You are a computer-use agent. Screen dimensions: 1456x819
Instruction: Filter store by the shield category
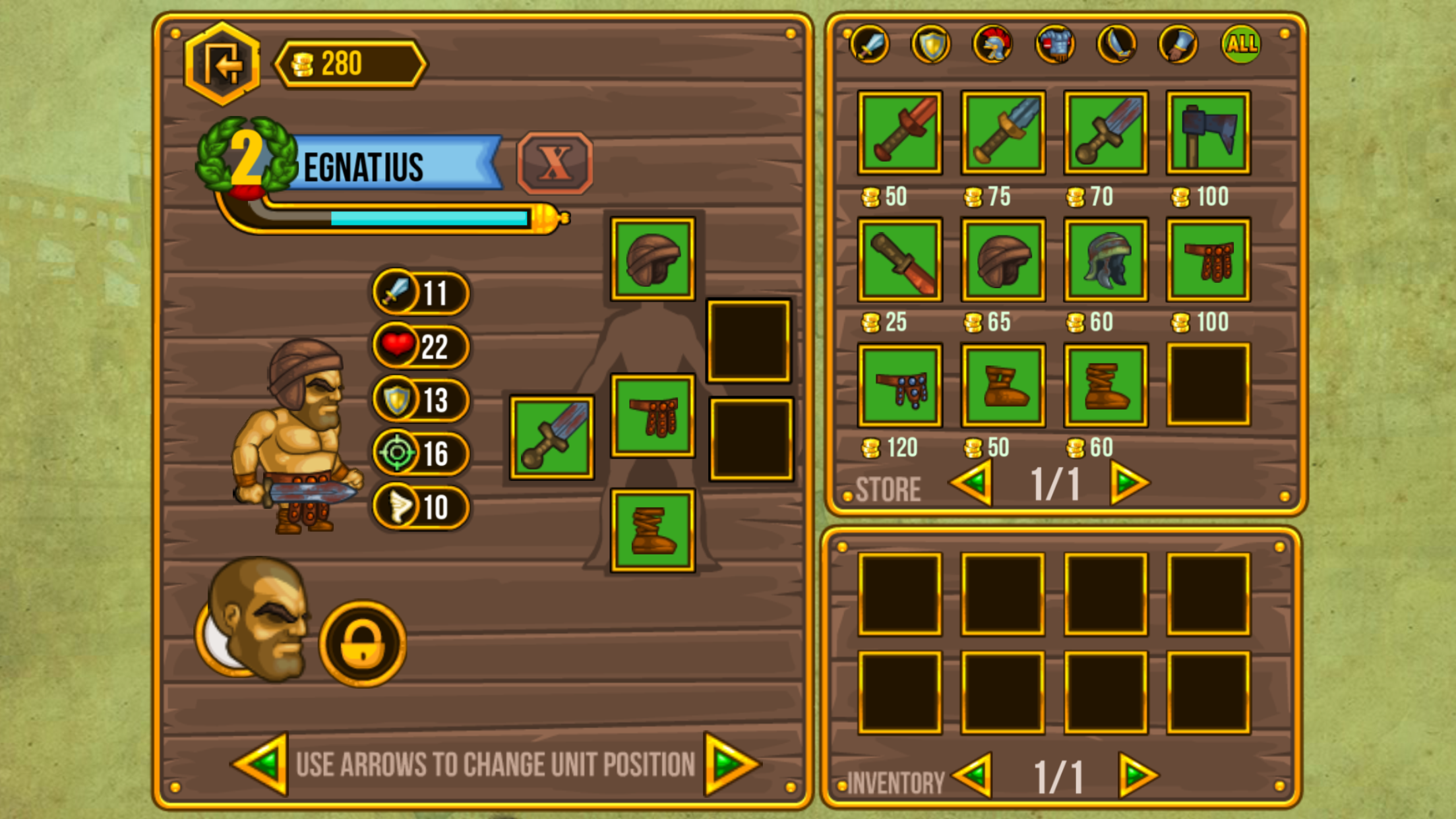[930, 45]
